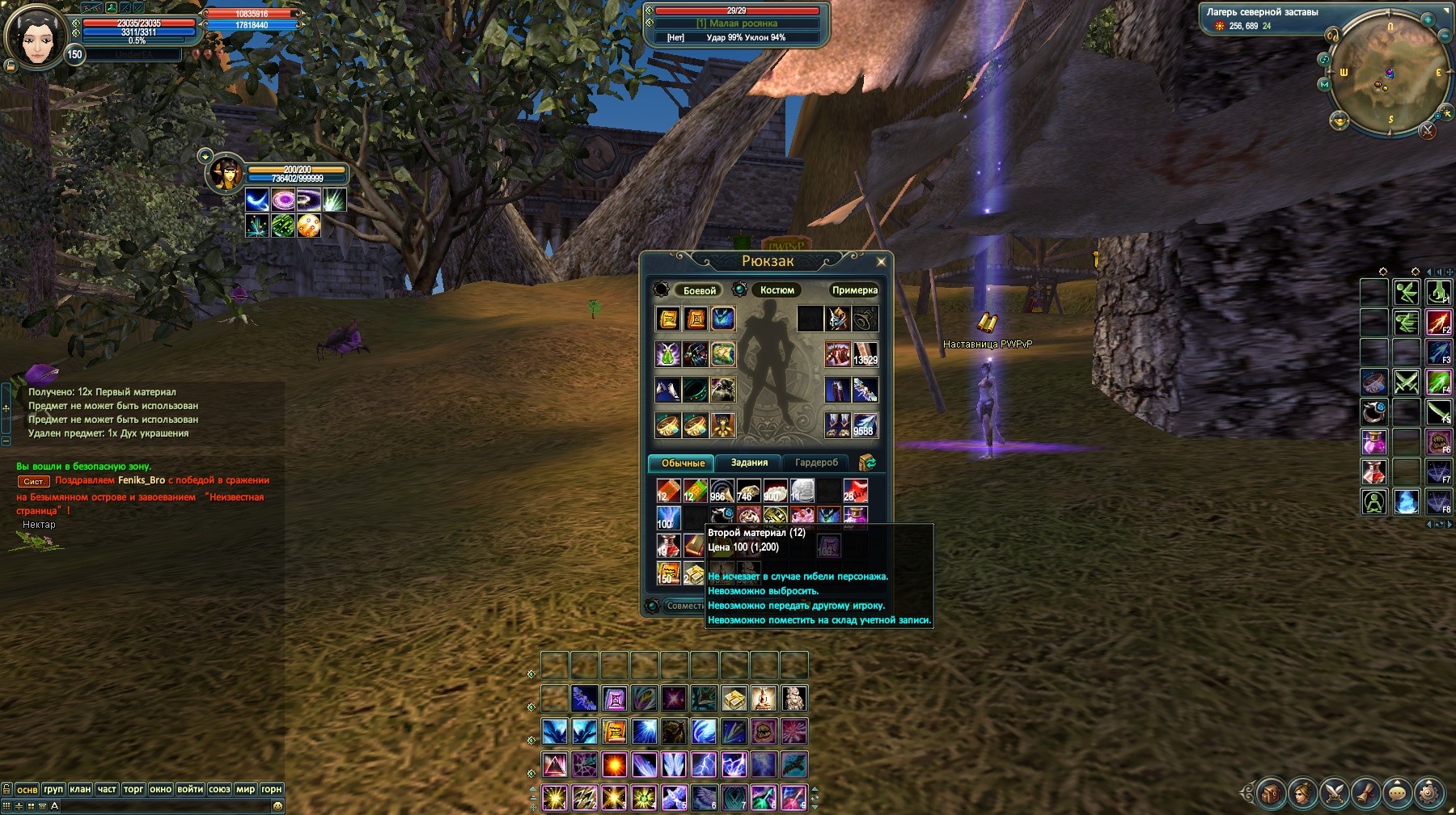The image size is (1456, 815).
Task: Zoom out the minimap with minus button
Action: point(1445,36)
